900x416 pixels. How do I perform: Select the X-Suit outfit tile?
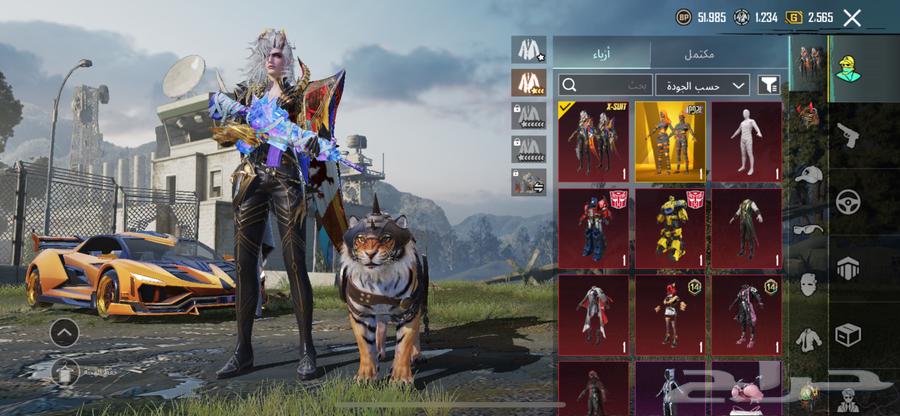(593, 141)
